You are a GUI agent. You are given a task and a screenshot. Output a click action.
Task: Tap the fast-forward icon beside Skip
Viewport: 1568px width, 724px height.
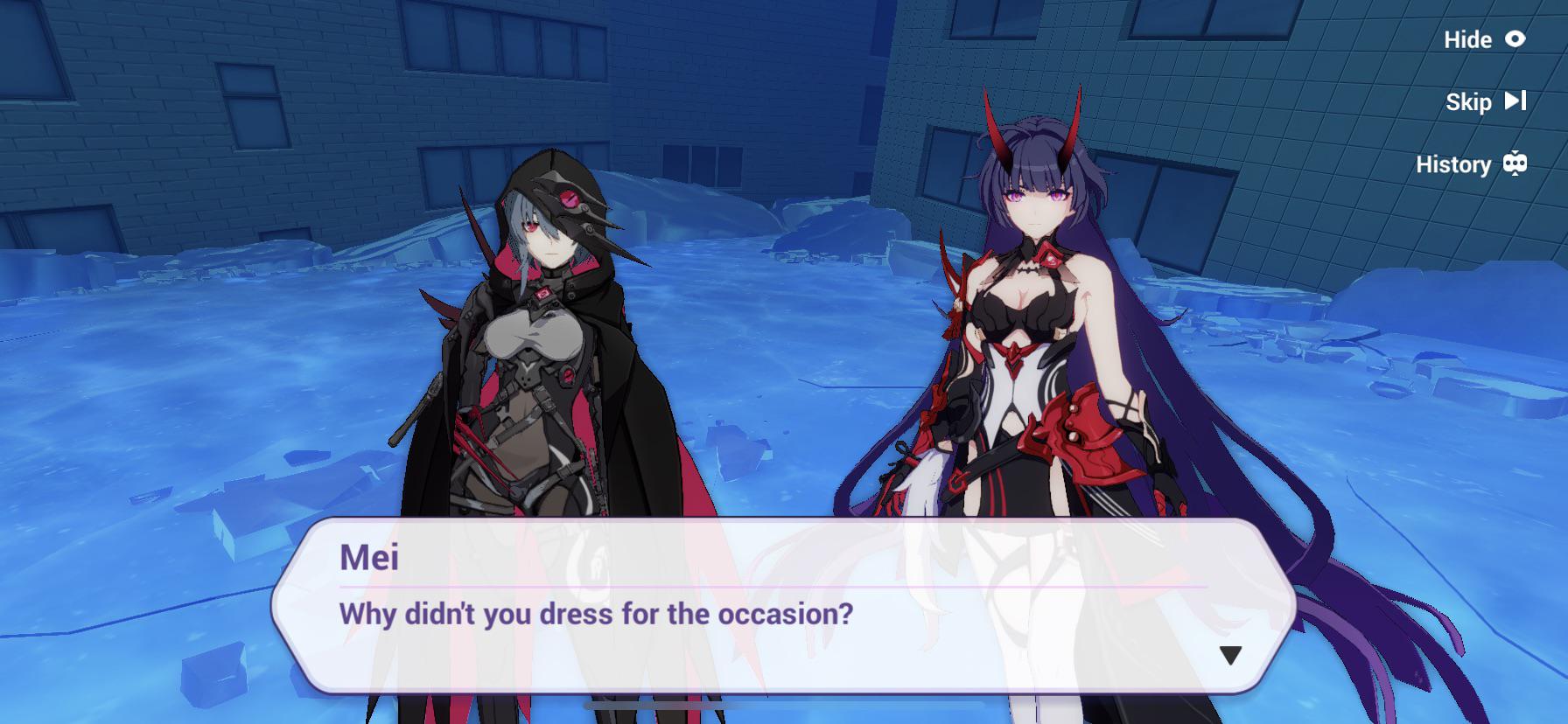[x=1516, y=101]
